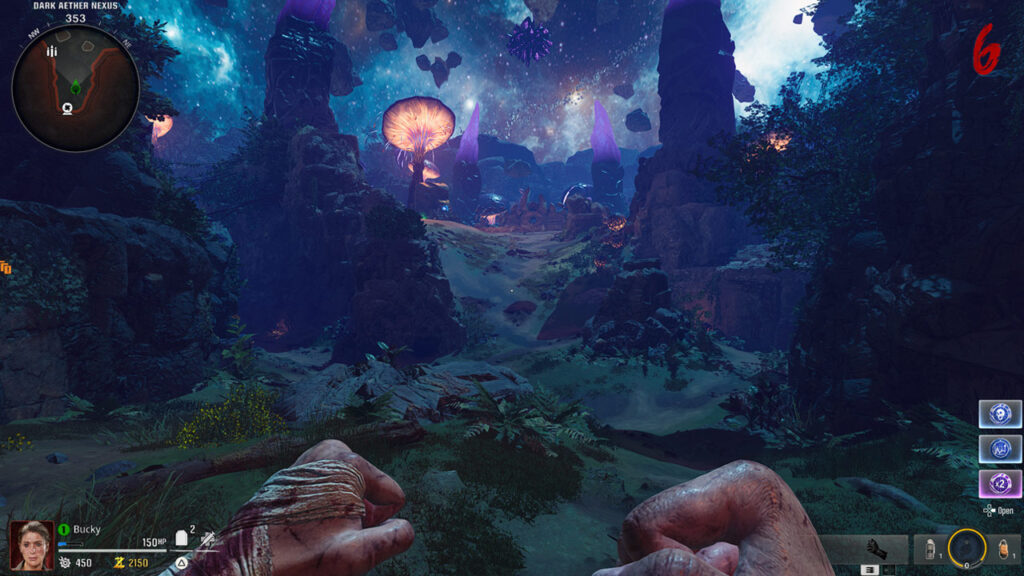This screenshot has height=576, width=1024.
Task: Select the skull GobbleGum slot
Action: click(999, 414)
